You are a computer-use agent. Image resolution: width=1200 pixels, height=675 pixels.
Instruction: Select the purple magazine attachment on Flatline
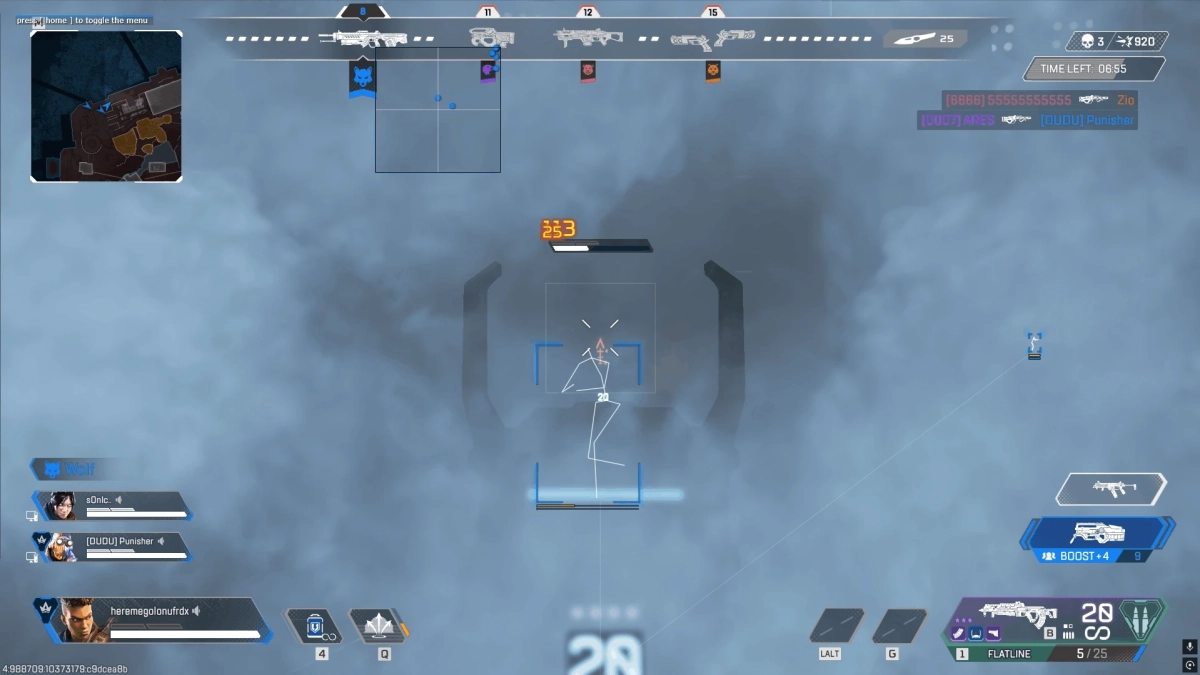959,633
